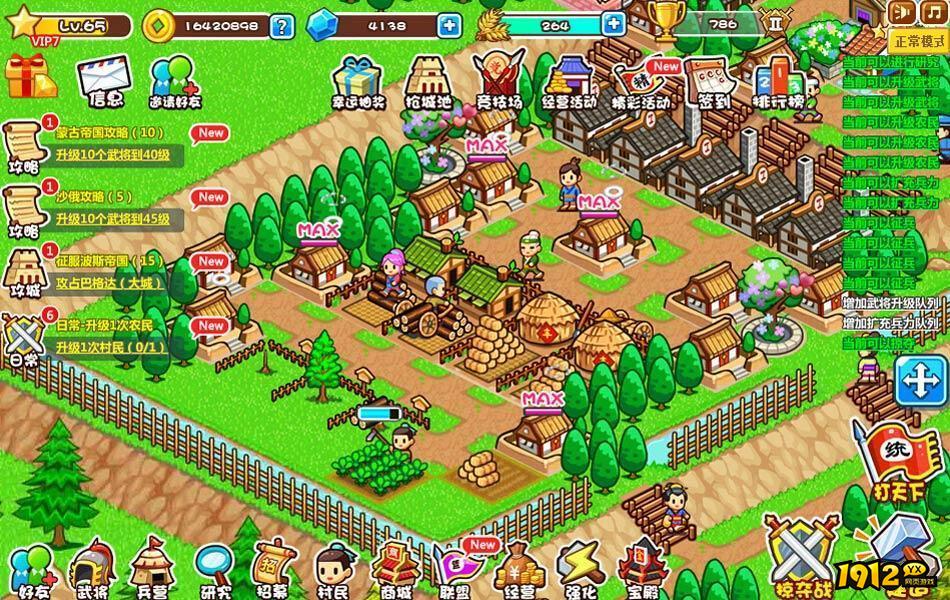Open the 联盟 alliance menu

pos(456,568)
